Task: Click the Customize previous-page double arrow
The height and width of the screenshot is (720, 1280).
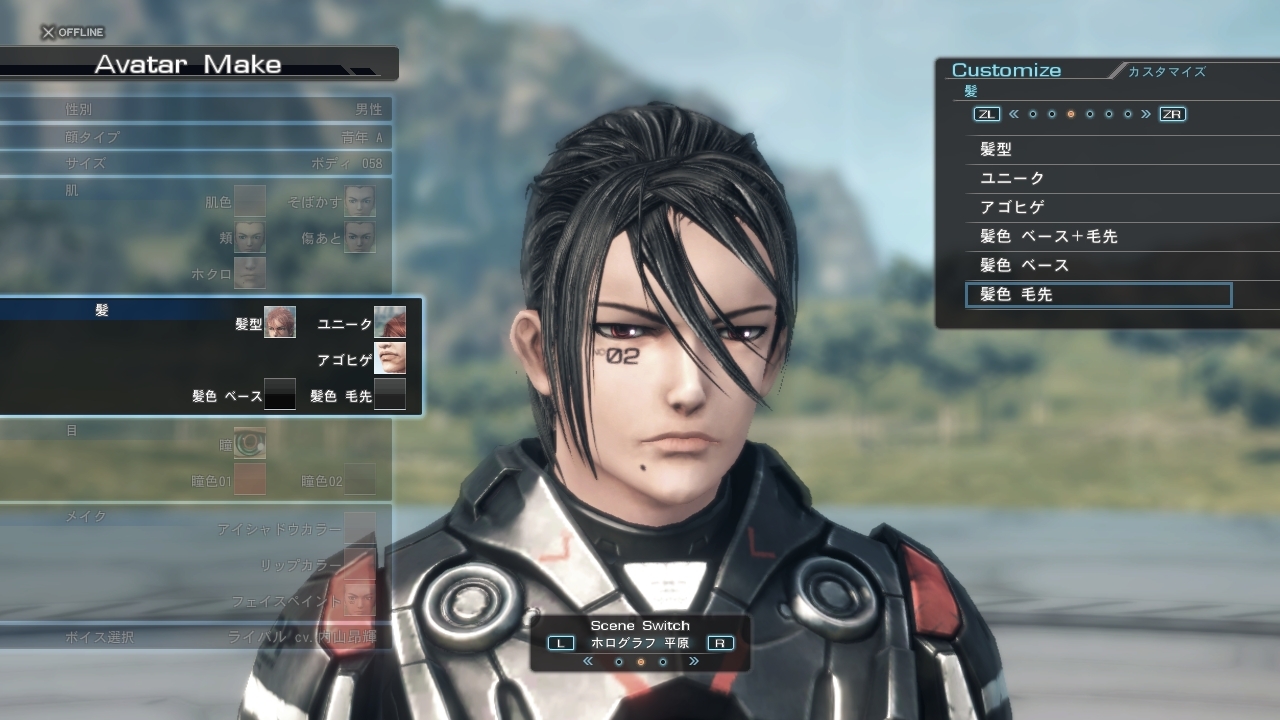Action: (1013, 114)
